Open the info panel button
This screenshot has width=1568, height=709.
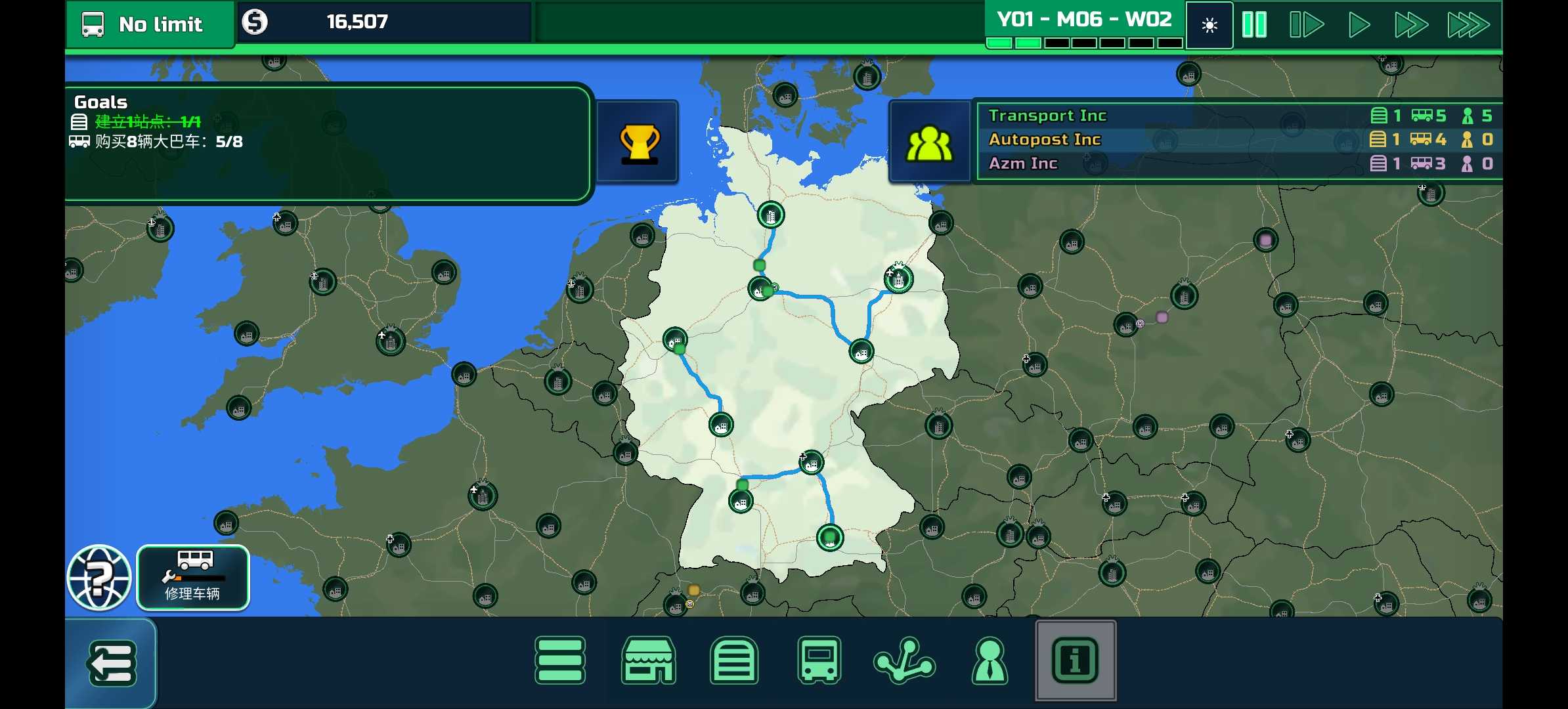[x=1075, y=660]
